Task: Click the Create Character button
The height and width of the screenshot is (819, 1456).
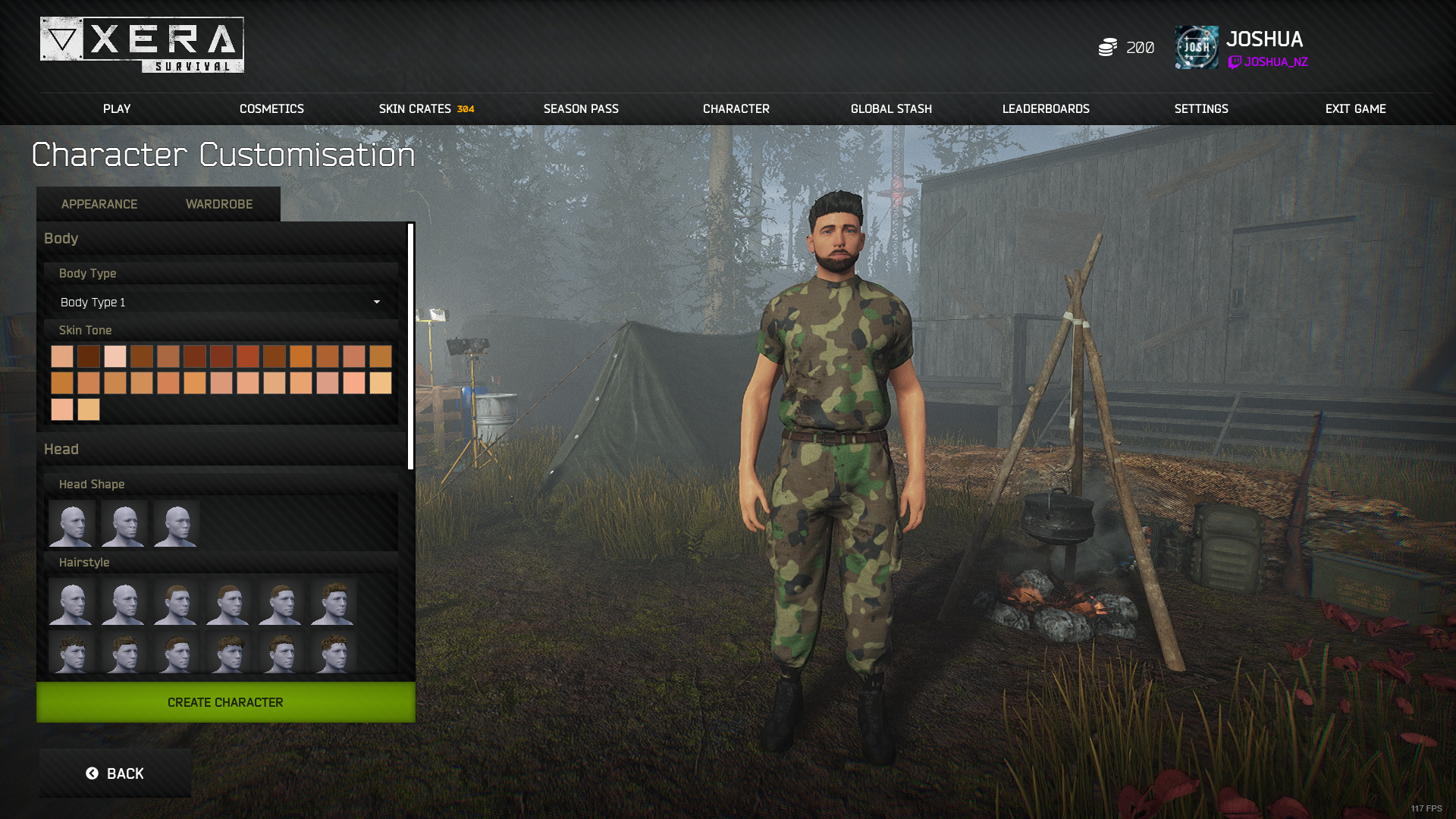Action: pyautogui.click(x=225, y=702)
